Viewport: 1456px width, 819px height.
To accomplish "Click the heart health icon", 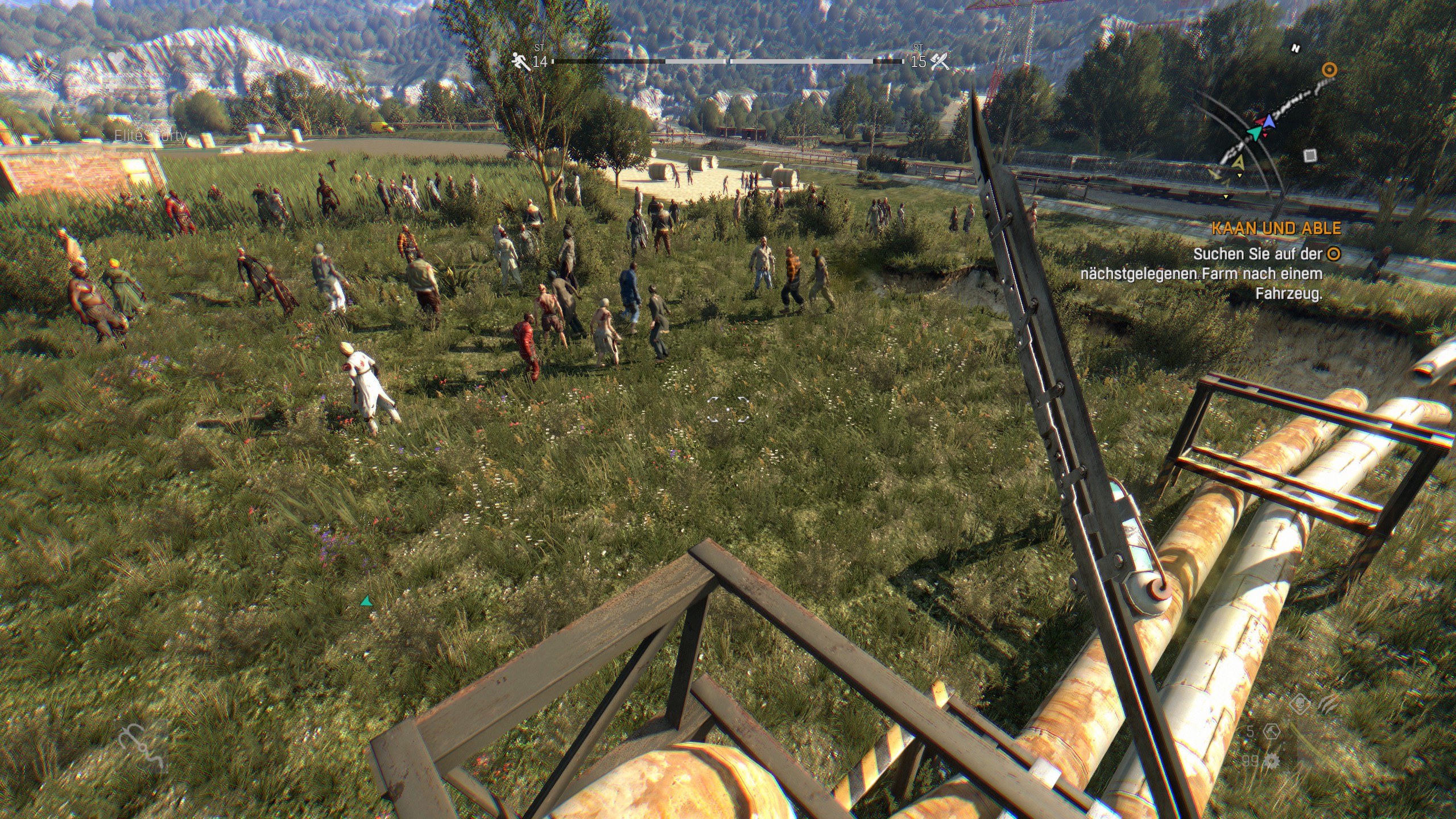I will [x=117, y=59].
